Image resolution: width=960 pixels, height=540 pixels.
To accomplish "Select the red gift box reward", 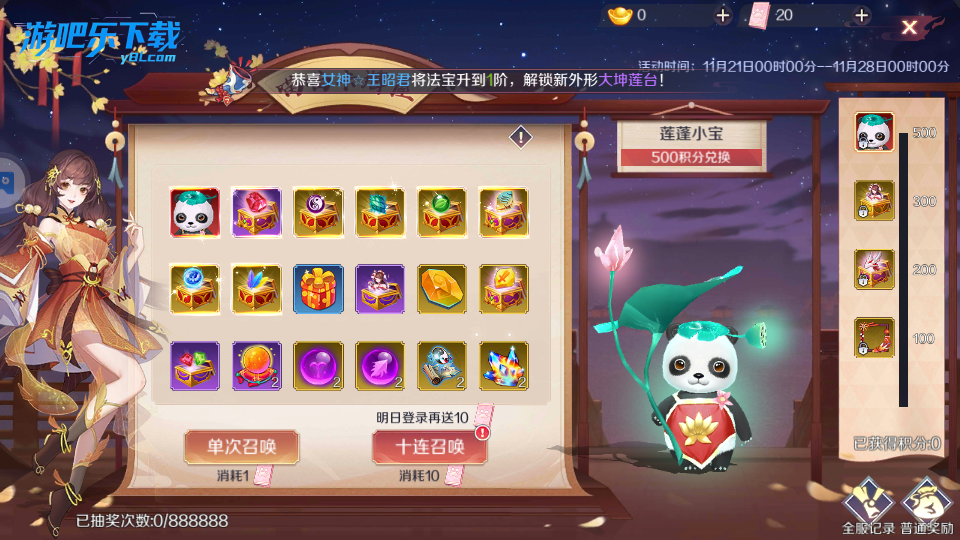I will 318,289.
